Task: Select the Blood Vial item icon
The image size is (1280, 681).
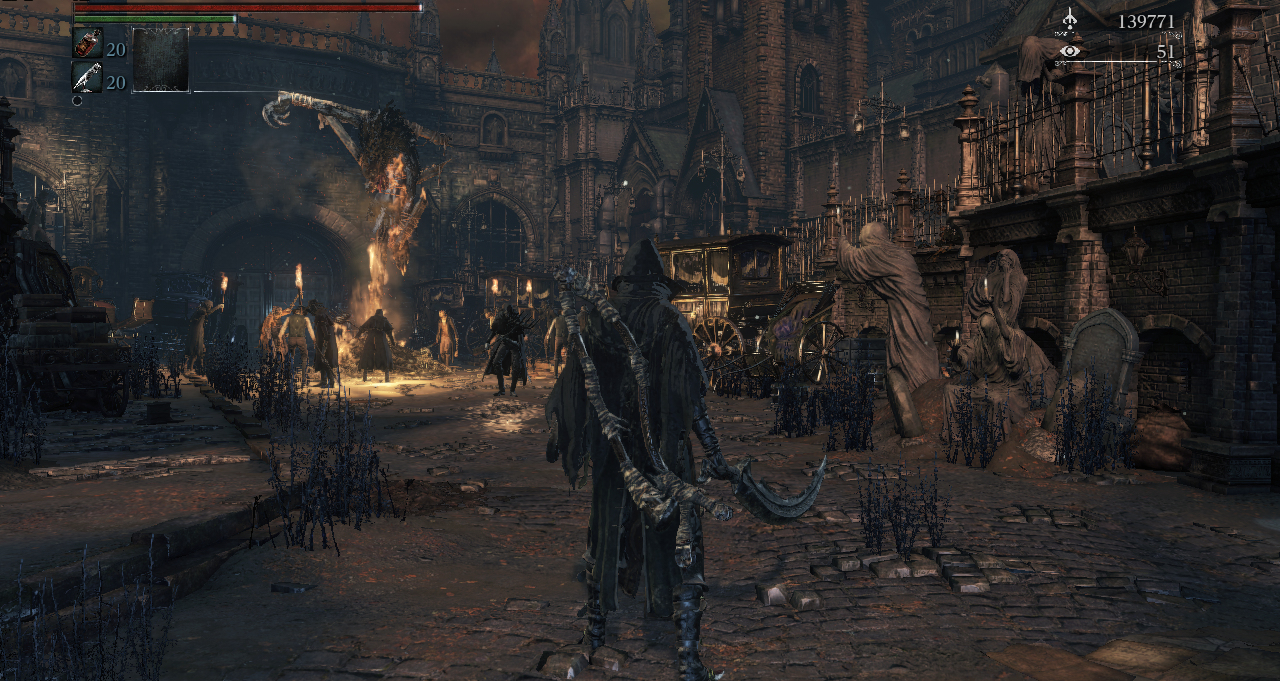Action: pyautogui.click(x=87, y=43)
